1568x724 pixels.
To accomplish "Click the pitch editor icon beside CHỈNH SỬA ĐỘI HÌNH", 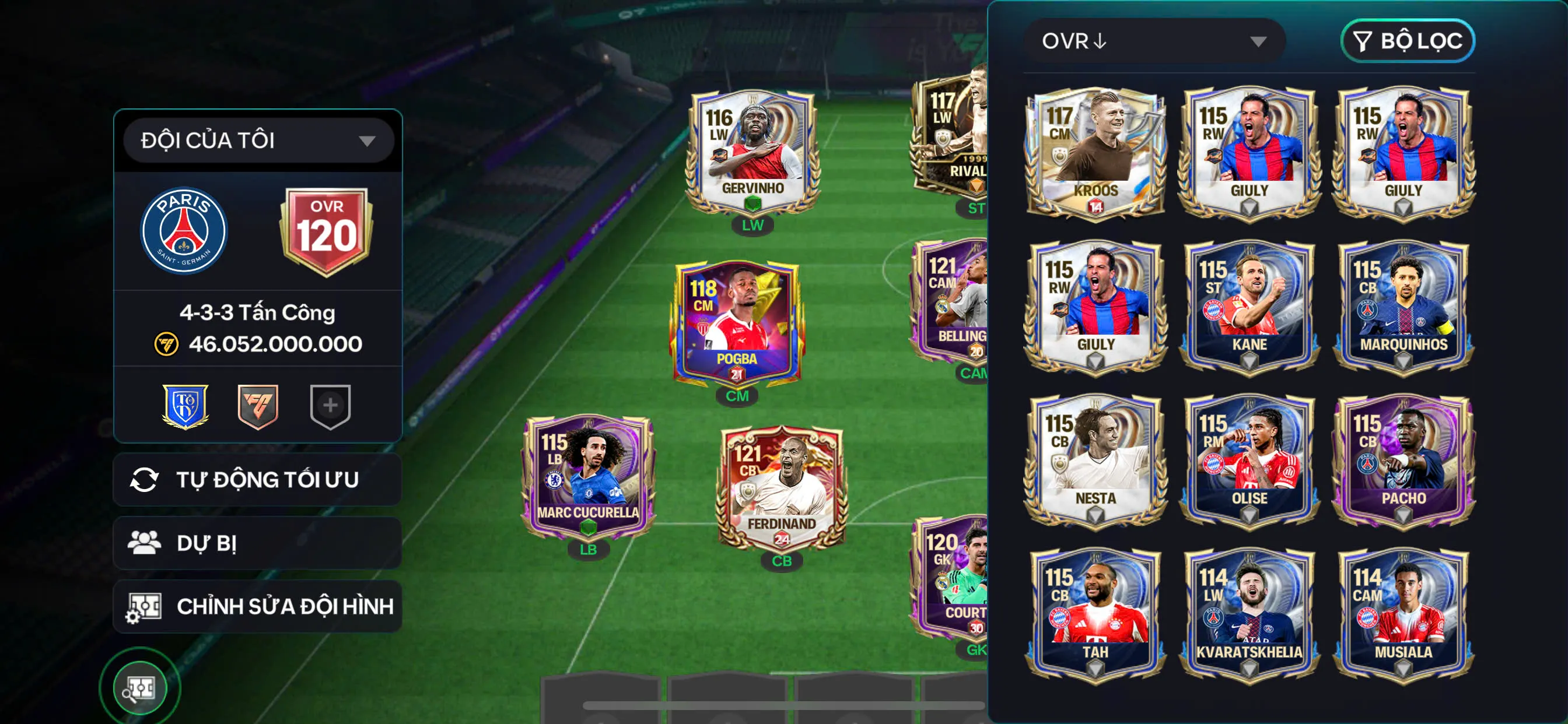I will click(145, 605).
